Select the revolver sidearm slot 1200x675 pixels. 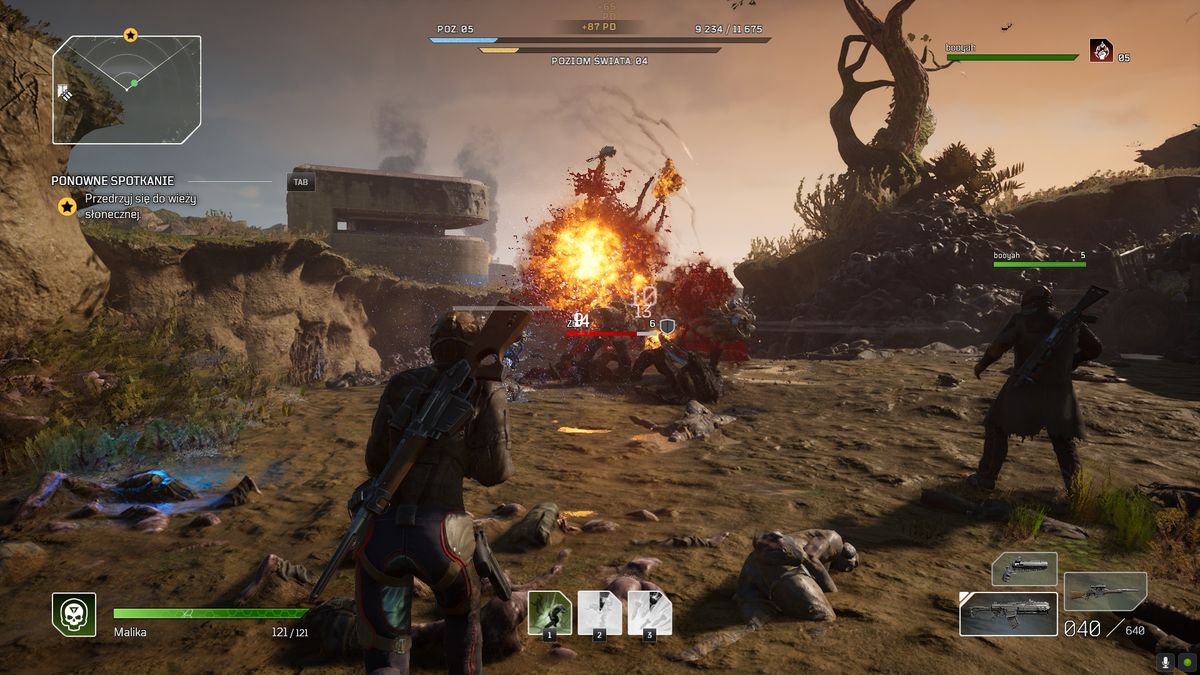[1024, 569]
